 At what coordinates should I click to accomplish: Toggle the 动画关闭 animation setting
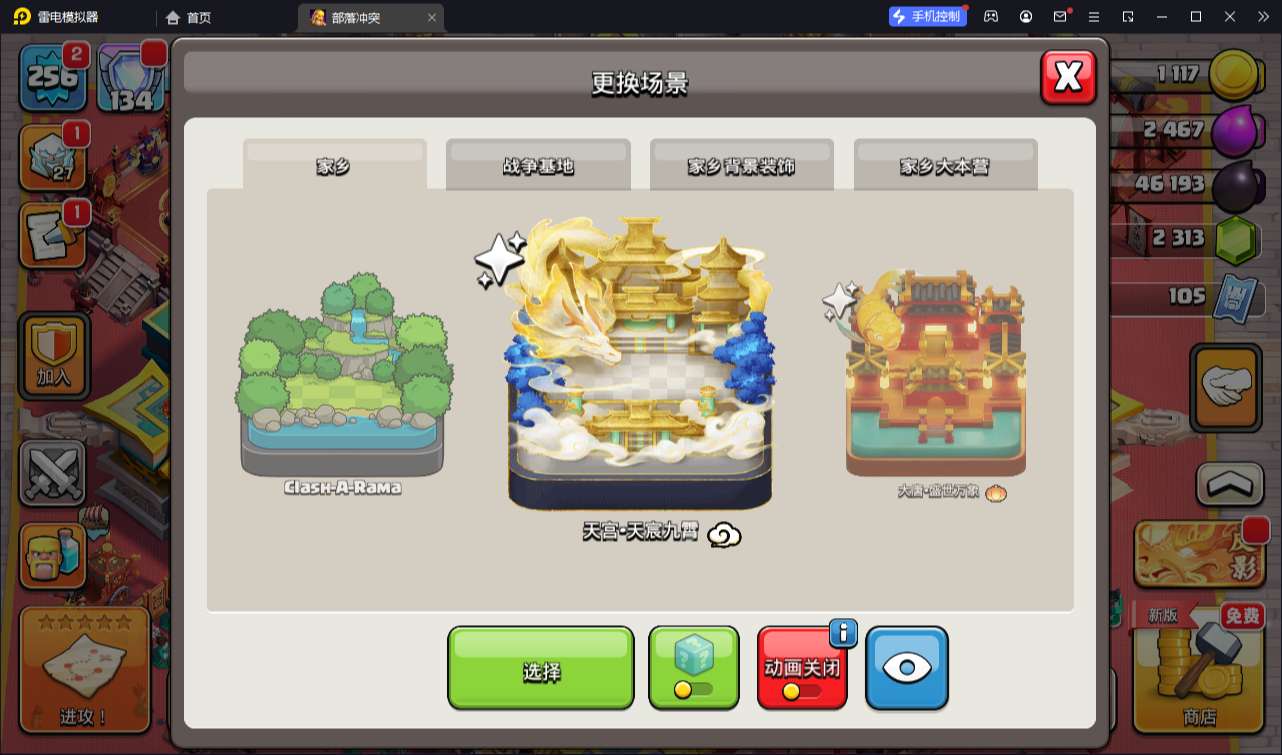click(x=802, y=667)
